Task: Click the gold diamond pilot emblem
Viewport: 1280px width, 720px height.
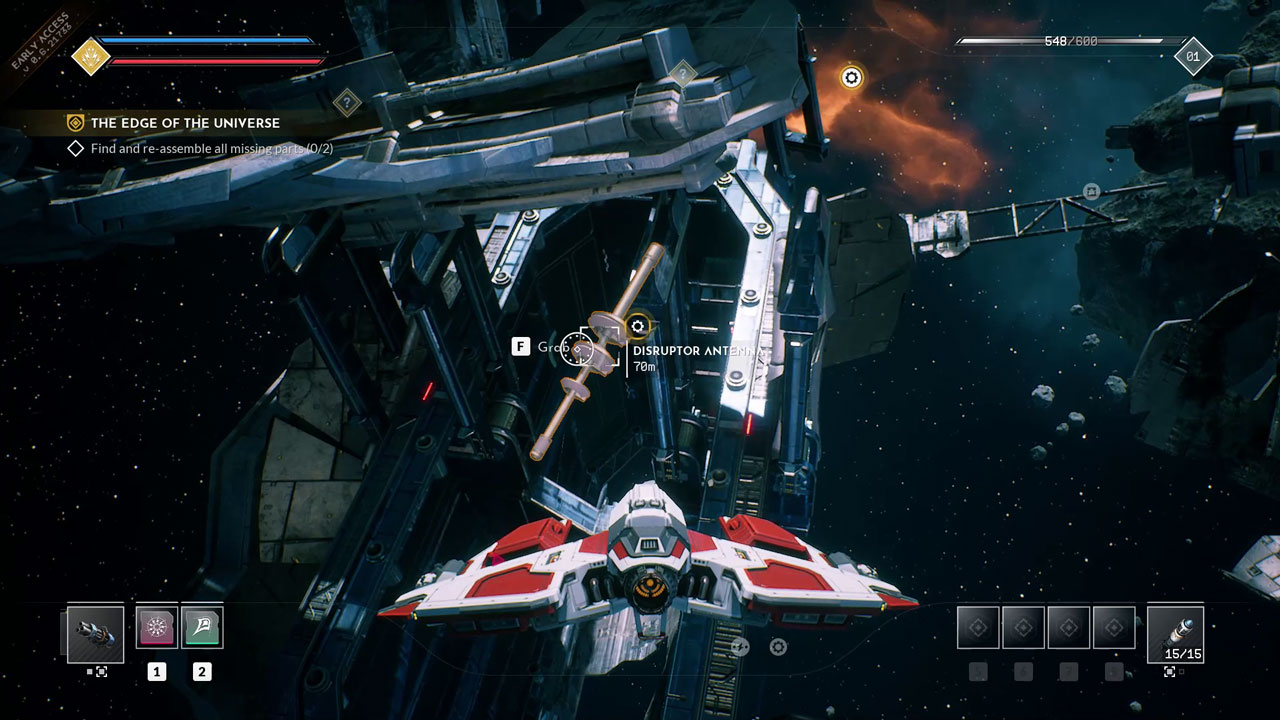Action: pos(90,56)
